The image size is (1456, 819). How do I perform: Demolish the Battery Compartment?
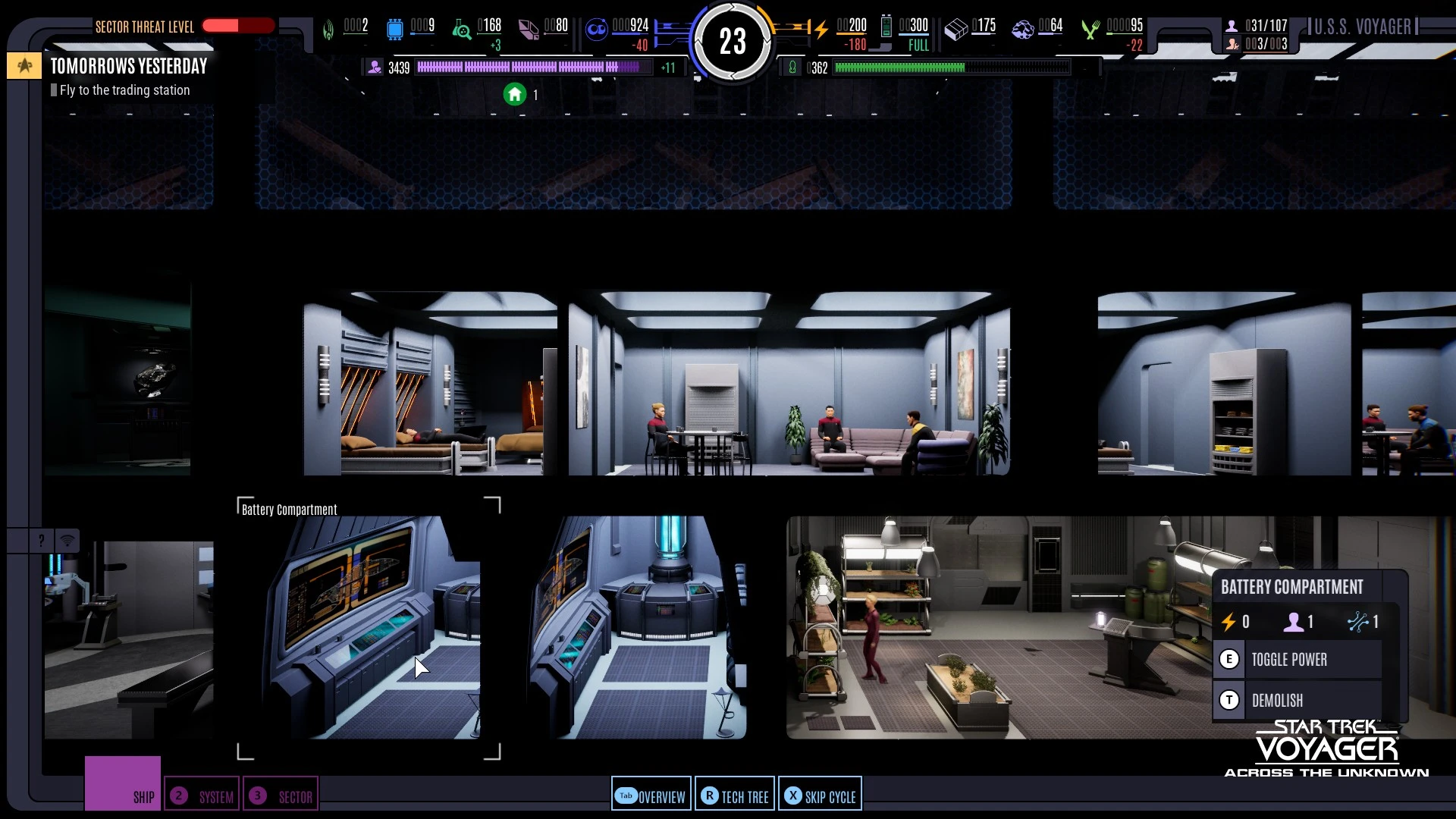click(x=1277, y=700)
